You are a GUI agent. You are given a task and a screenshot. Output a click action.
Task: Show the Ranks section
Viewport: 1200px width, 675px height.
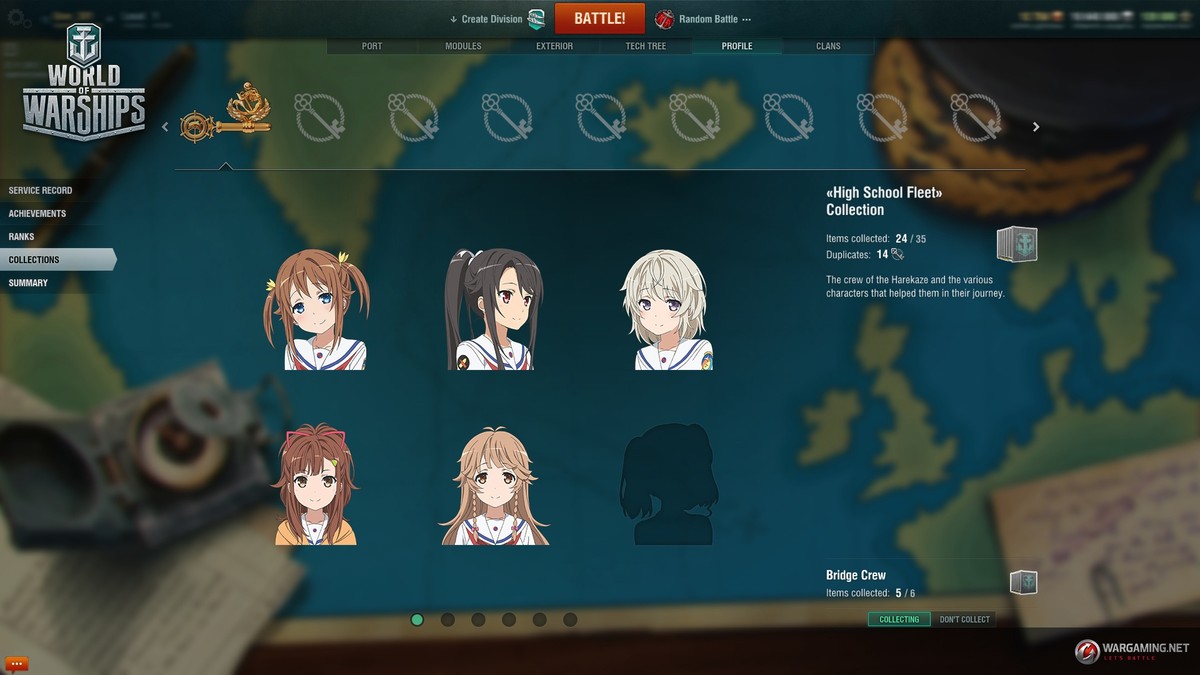(21, 236)
